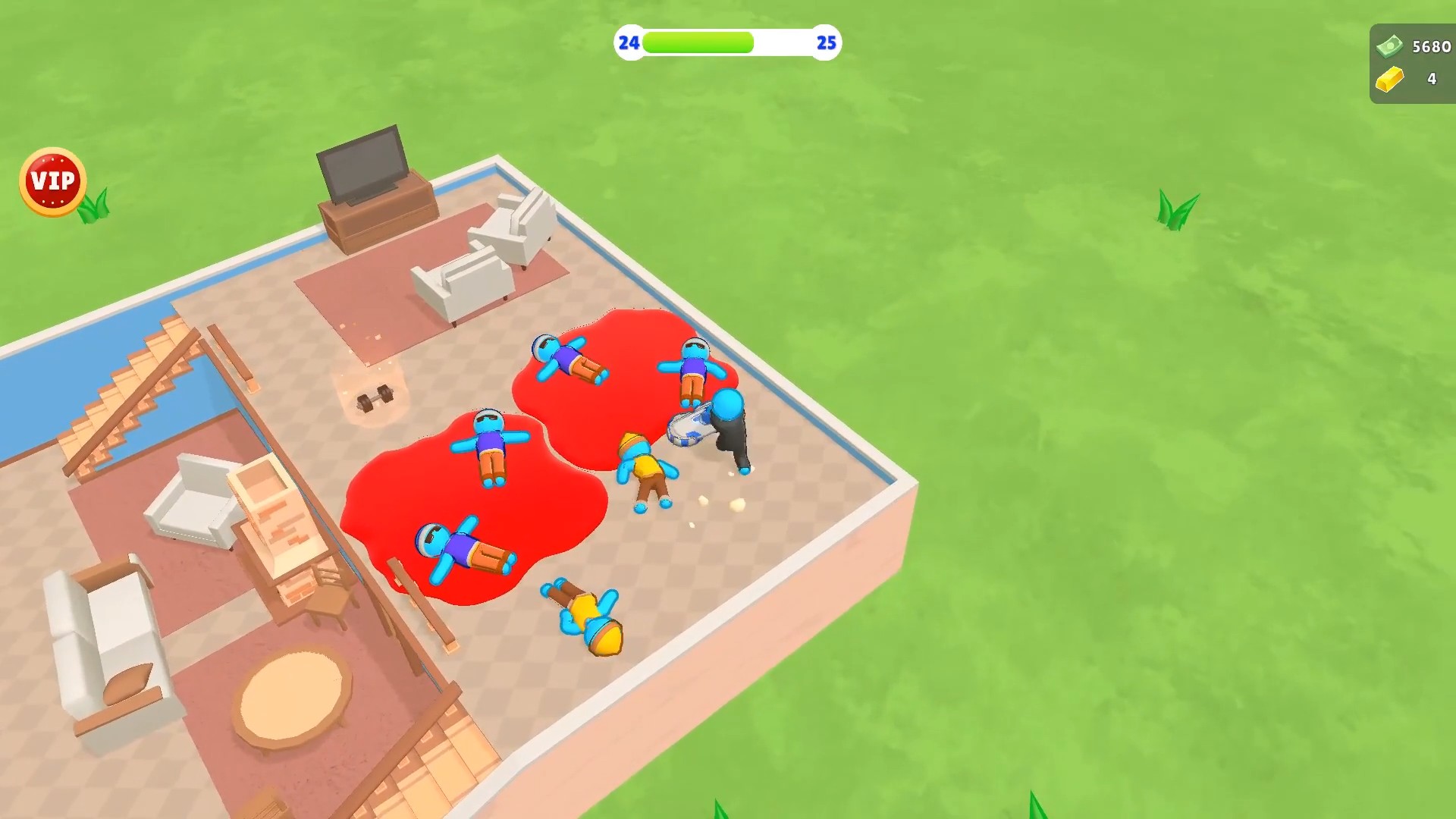This screenshot has width=1456, height=819.
Task: Open the VIP offer badge
Action: click(x=51, y=179)
